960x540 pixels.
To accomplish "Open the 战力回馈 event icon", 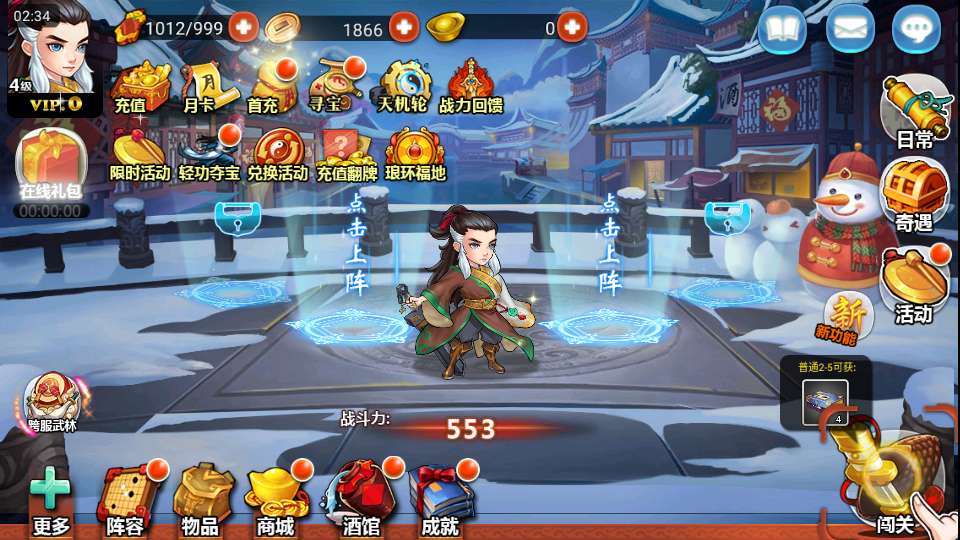I will click(x=471, y=84).
